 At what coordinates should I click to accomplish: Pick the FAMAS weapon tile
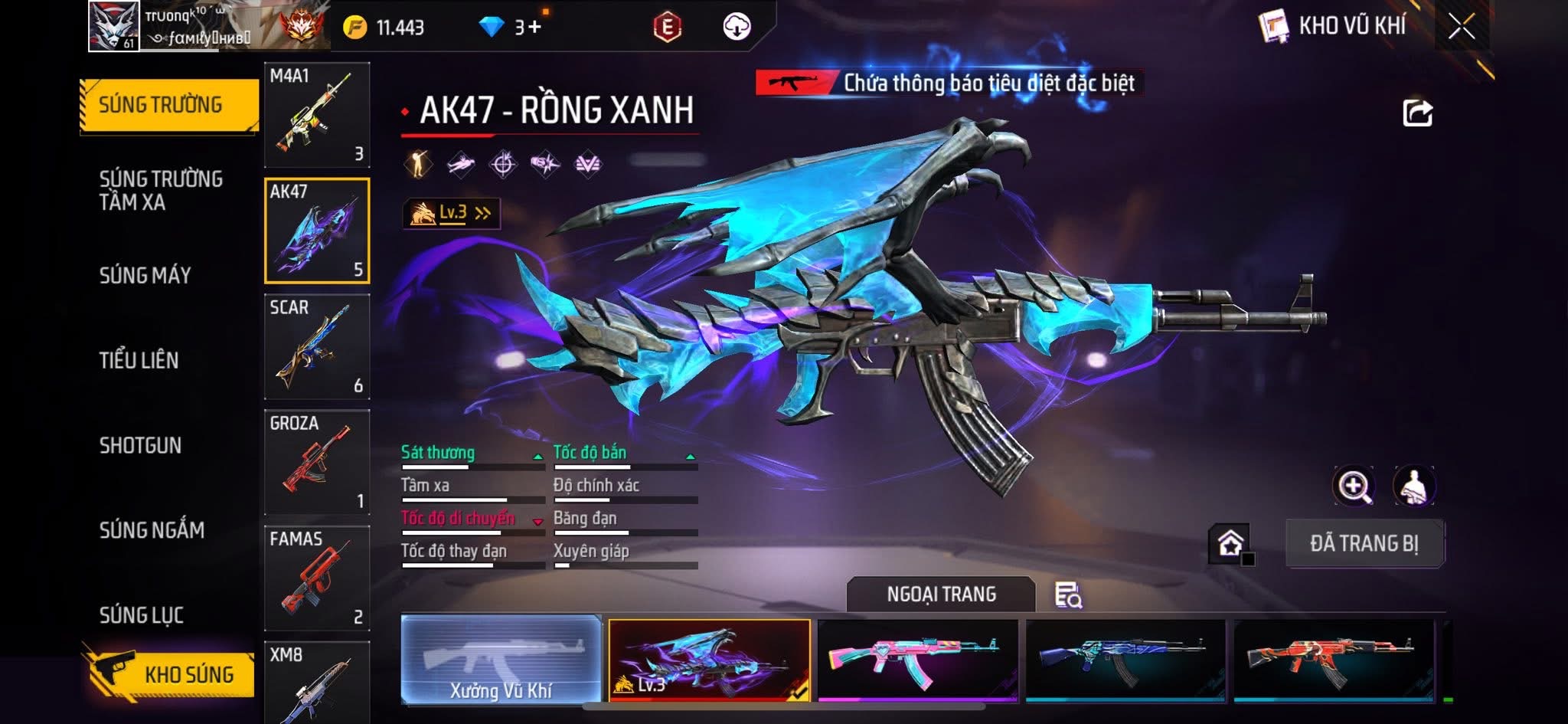tap(317, 578)
